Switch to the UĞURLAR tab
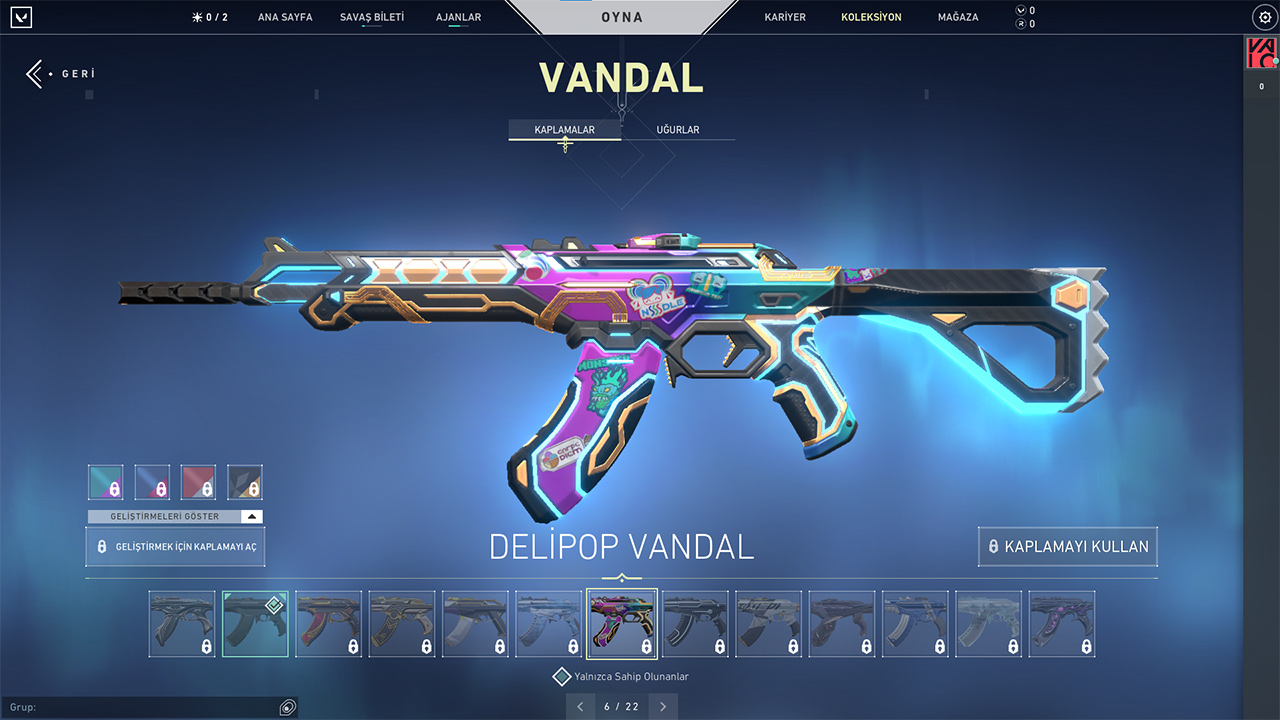The height and width of the screenshot is (720, 1280). coord(678,130)
